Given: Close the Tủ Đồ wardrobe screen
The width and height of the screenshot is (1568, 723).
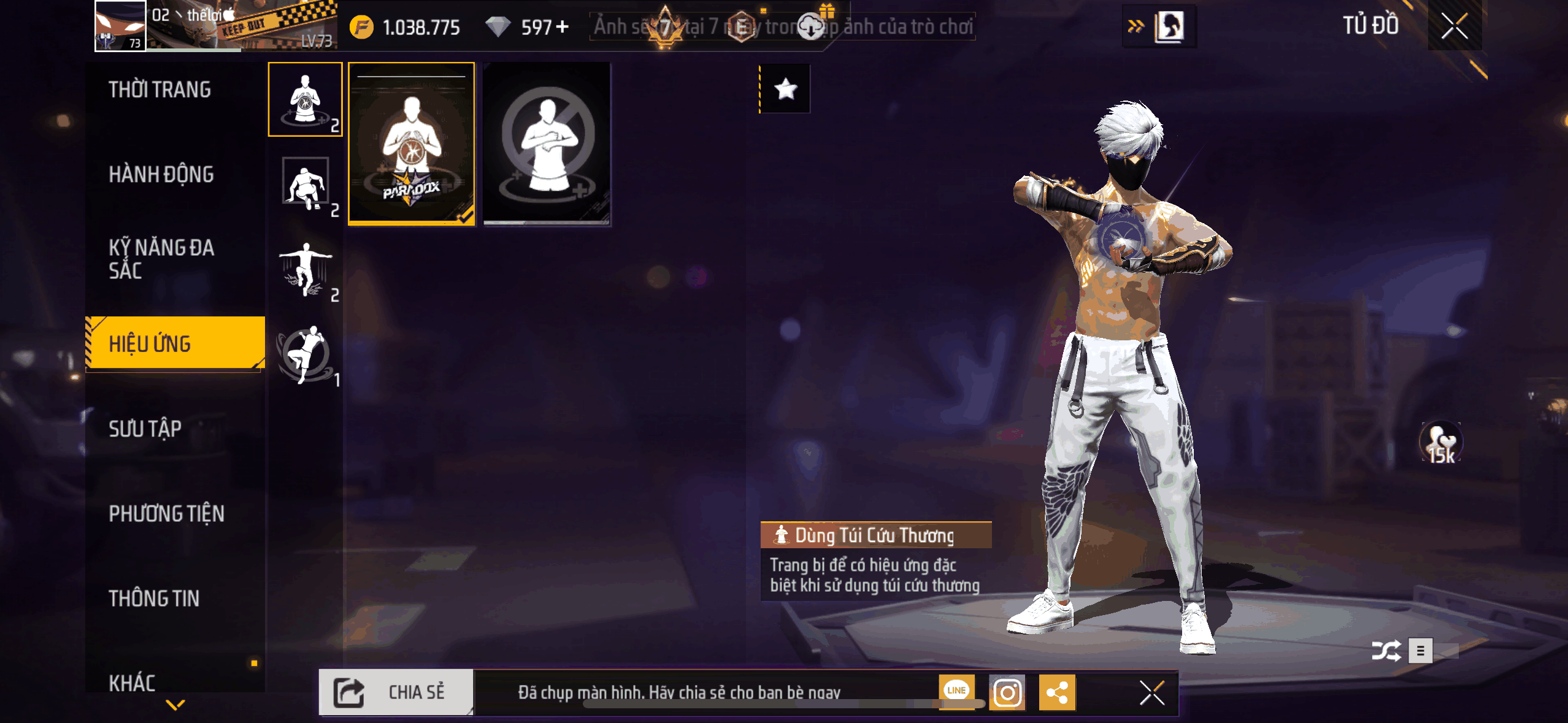Looking at the screenshot, I should pyautogui.click(x=1454, y=26).
